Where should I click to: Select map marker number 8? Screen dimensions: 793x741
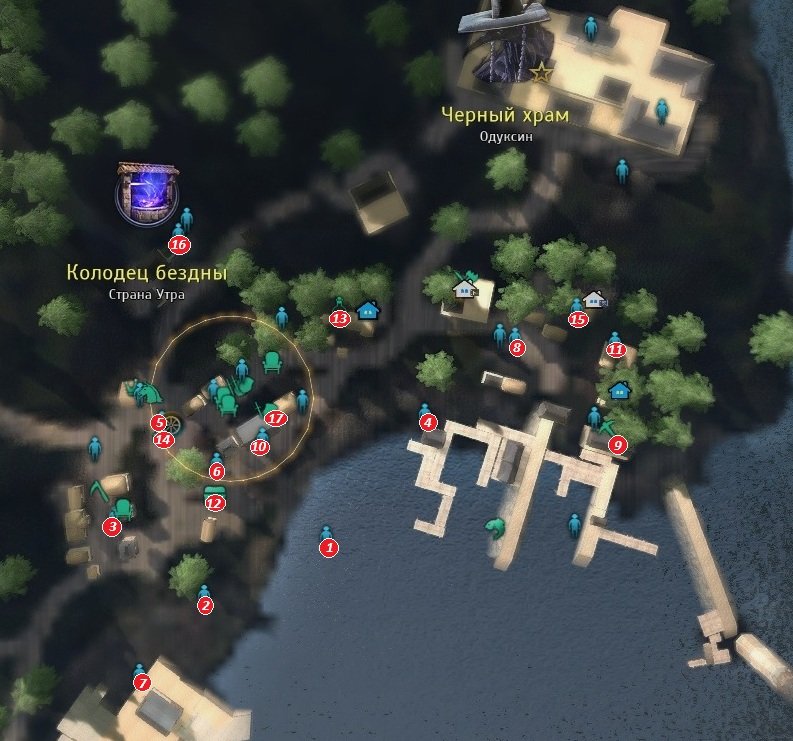click(516, 348)
